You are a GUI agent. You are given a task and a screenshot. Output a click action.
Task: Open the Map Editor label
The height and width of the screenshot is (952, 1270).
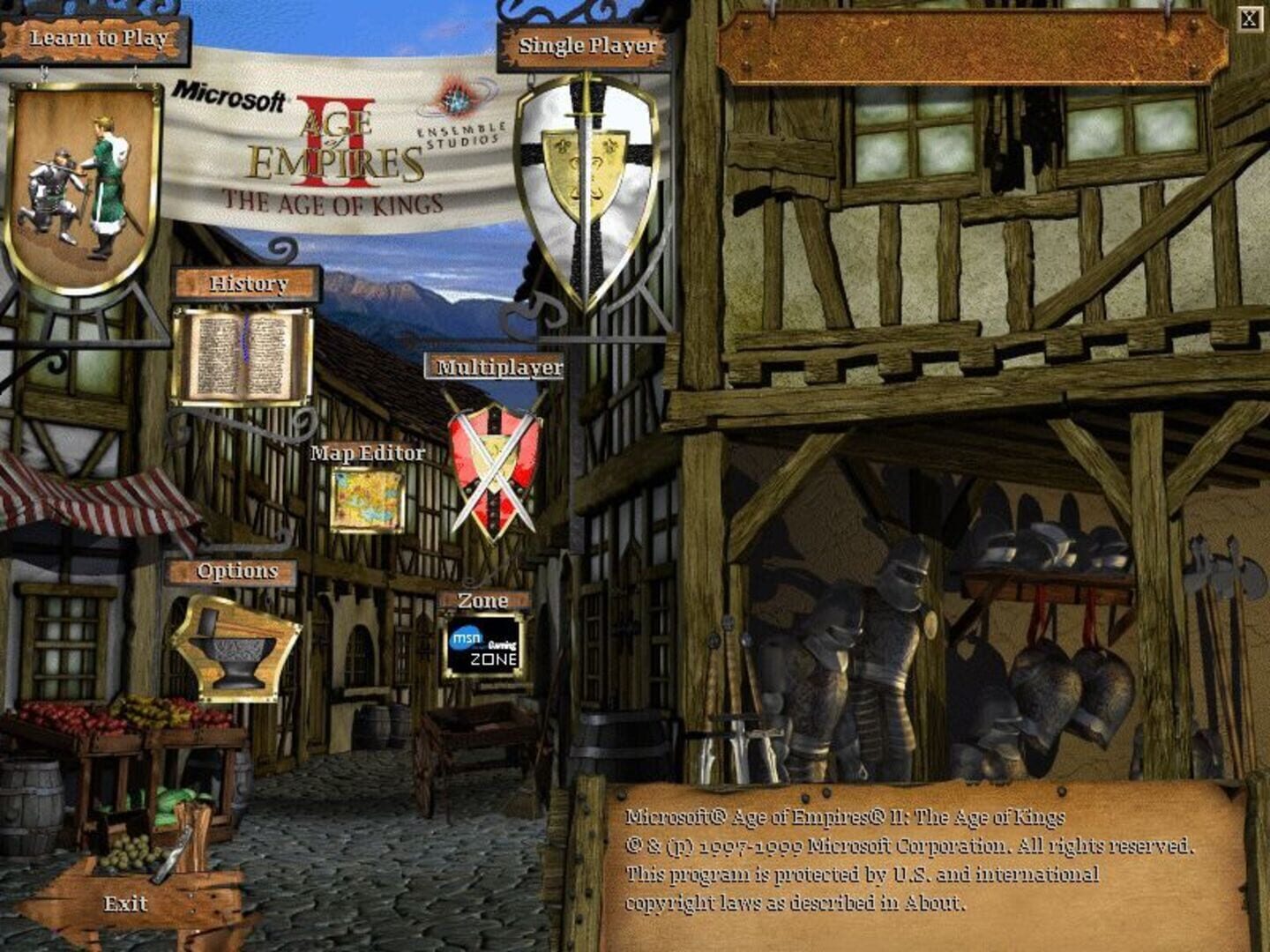[367, 455]
